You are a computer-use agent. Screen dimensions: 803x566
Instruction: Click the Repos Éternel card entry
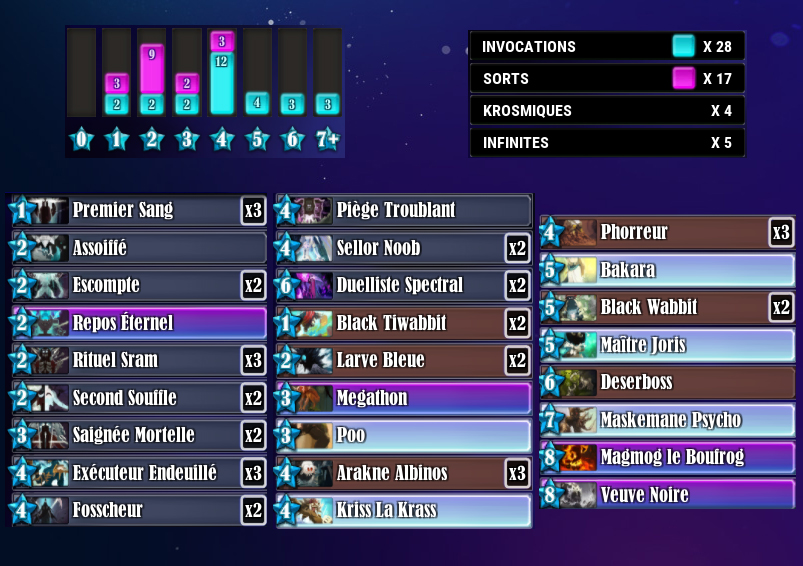[140, 323]
